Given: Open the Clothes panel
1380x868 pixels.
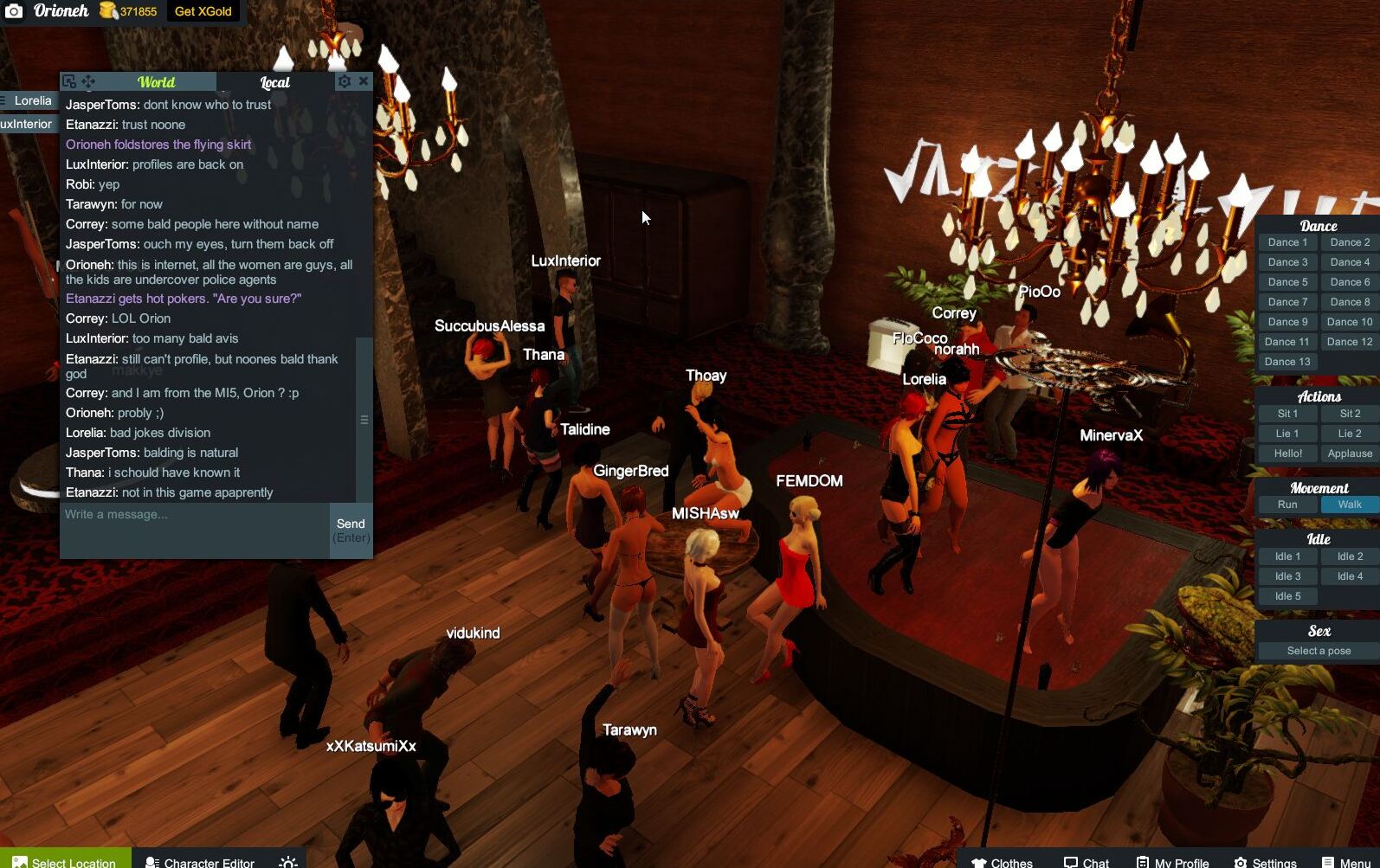Looking at the screenshot, I should click(x=1002, y=862).
